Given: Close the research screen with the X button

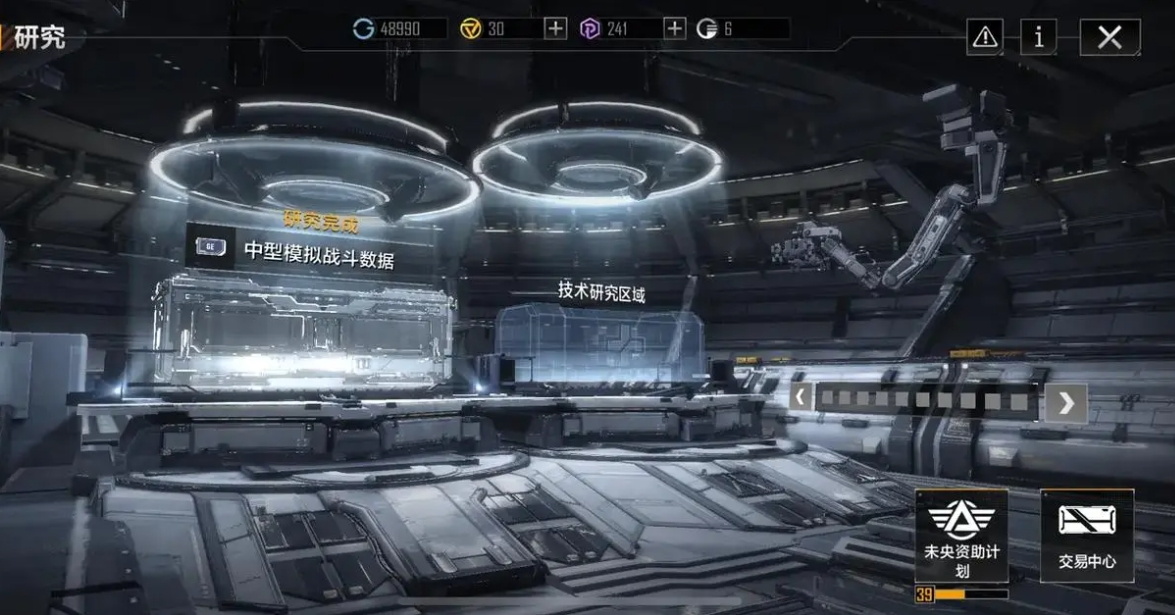Looking at the screenshot, I should pos(1109,38).
